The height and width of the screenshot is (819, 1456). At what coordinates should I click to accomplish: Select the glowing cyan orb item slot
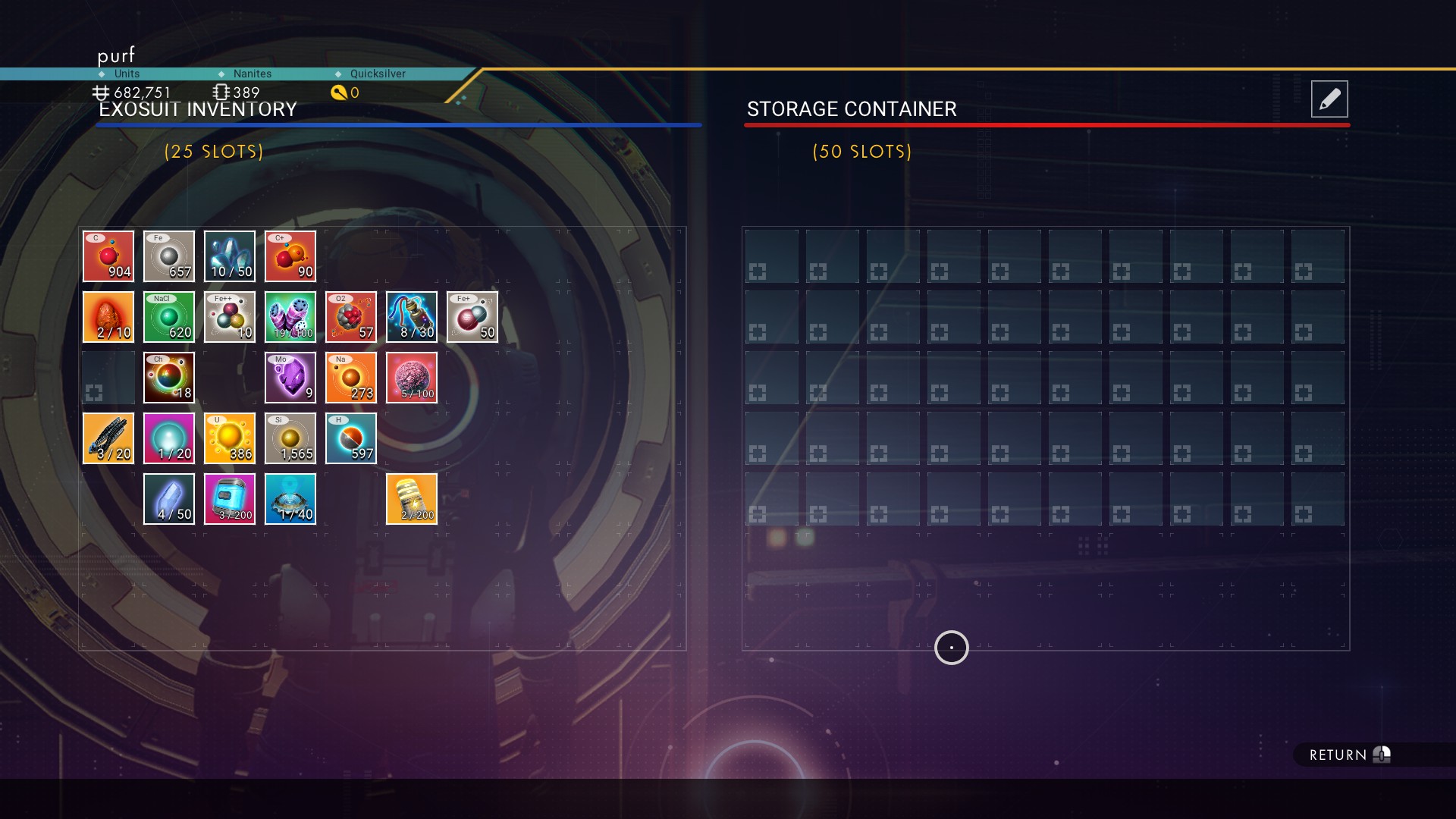169,438
